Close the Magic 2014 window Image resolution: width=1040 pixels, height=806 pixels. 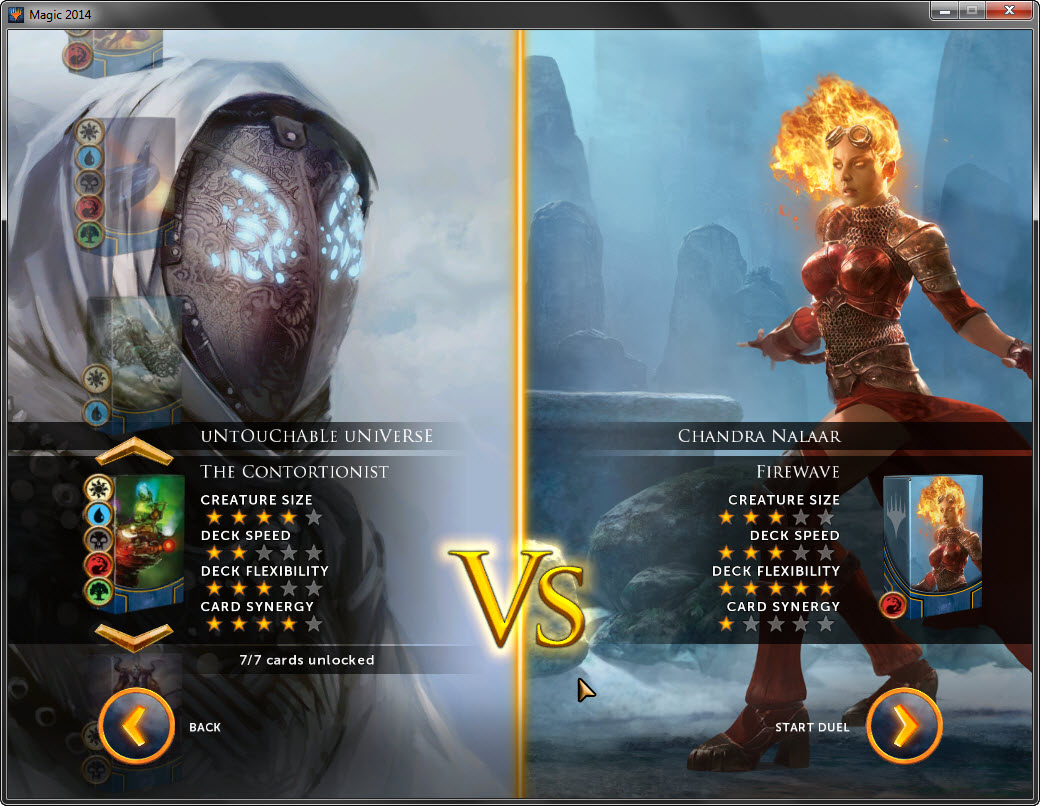click(x=1009, y=11)
